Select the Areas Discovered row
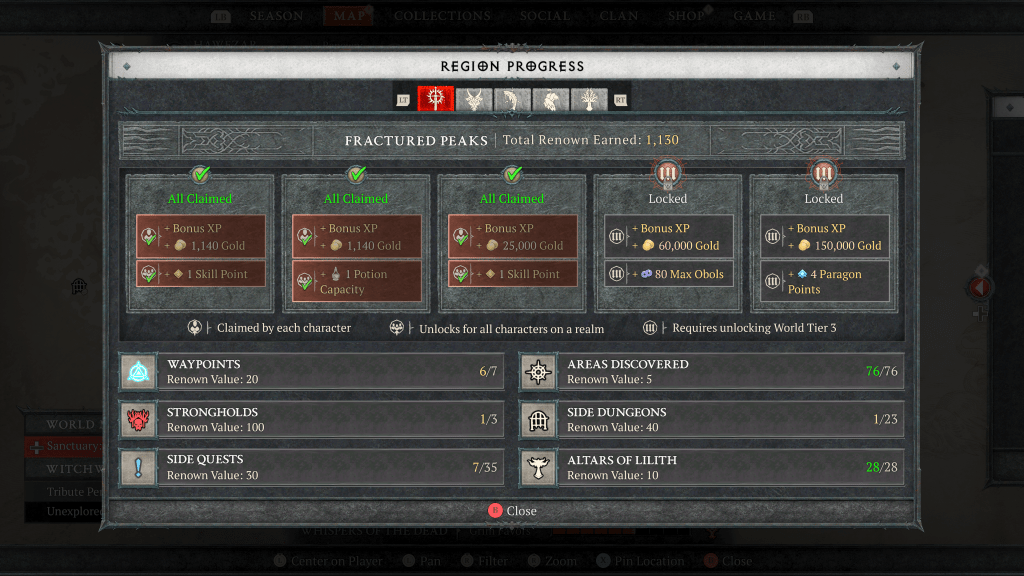 point(711,372)
